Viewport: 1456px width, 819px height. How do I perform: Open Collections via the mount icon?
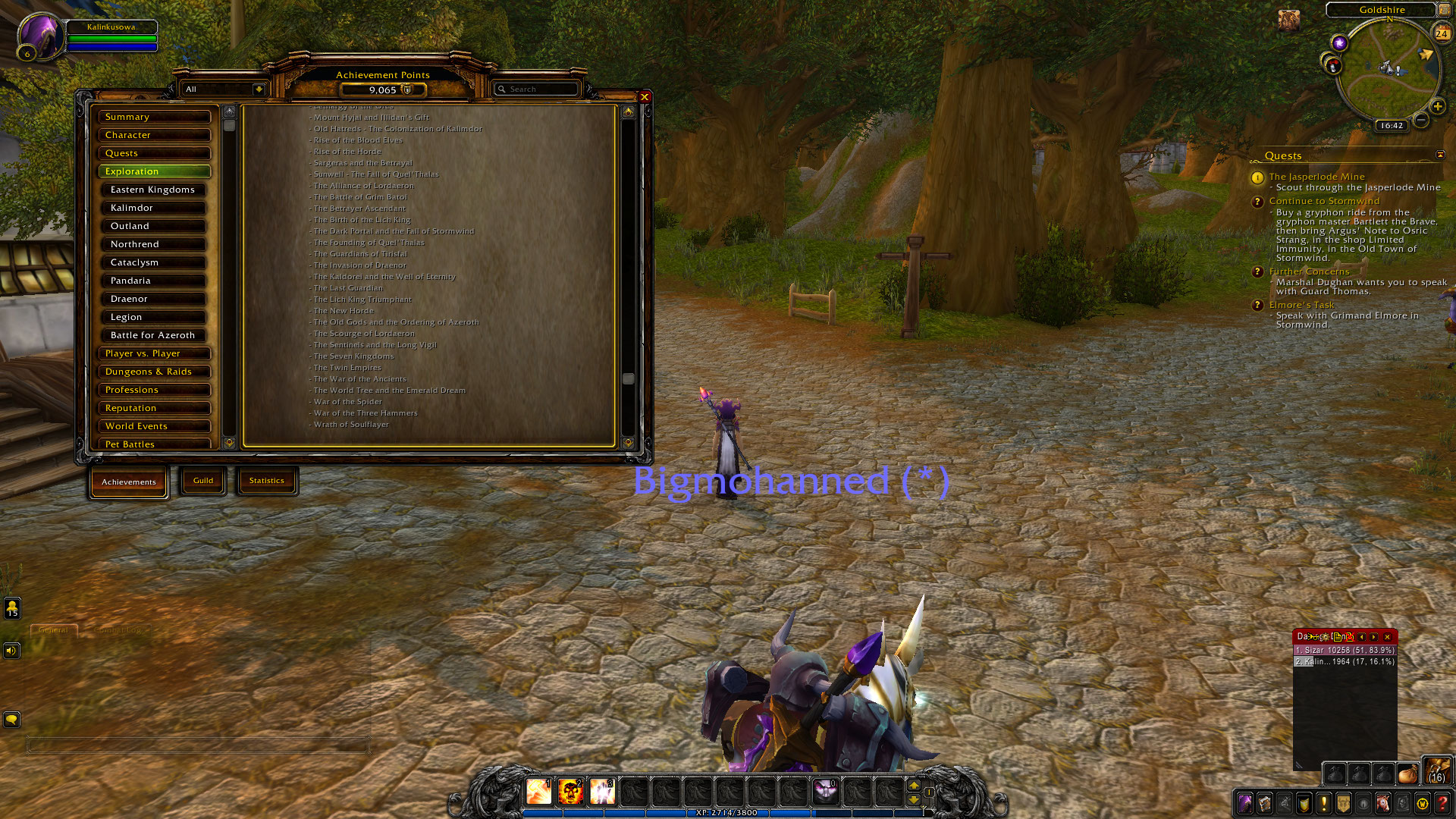tap(1382, 804)
